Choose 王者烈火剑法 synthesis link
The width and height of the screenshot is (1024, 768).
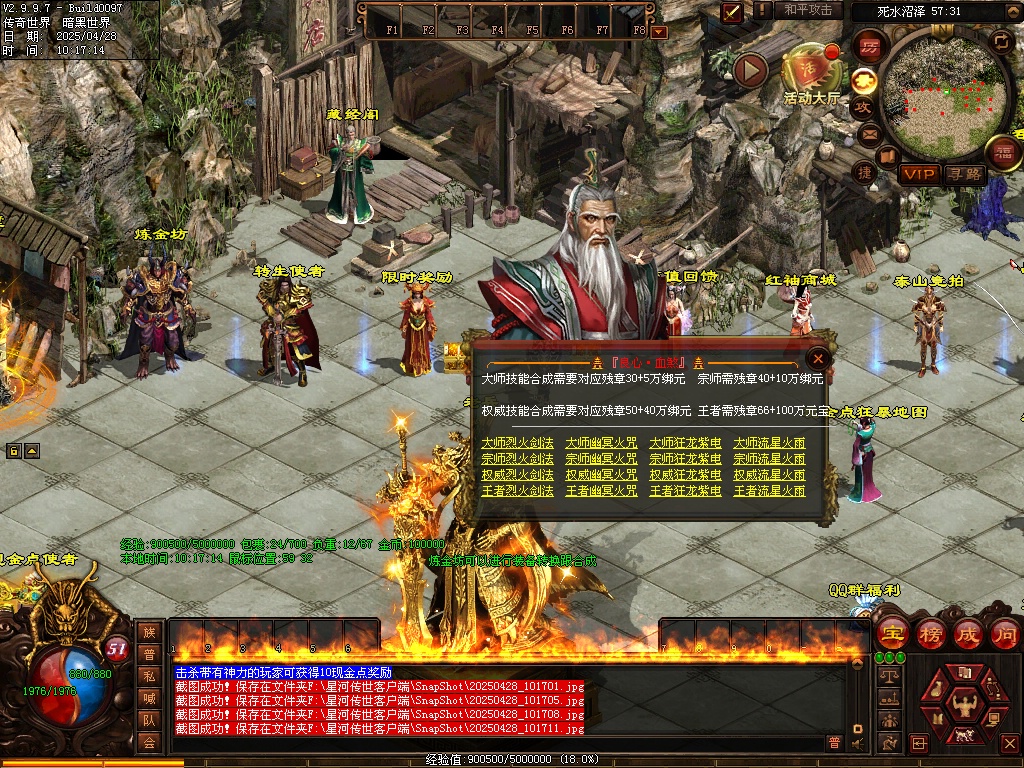tap(517, 491)
